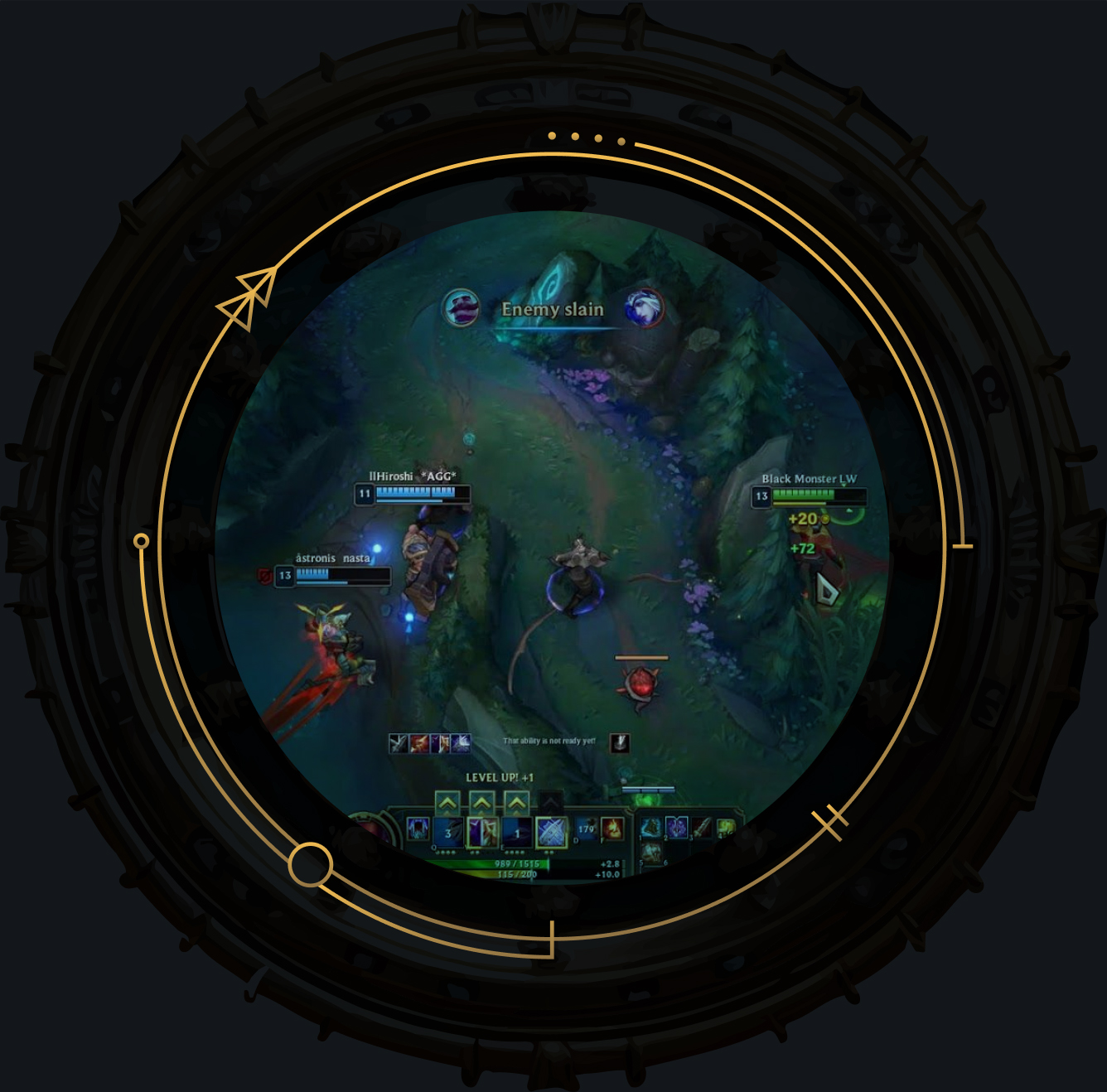Level up the E ability with its chevron
This screenshot has width=1107, height=1092.
click(516, 803)
